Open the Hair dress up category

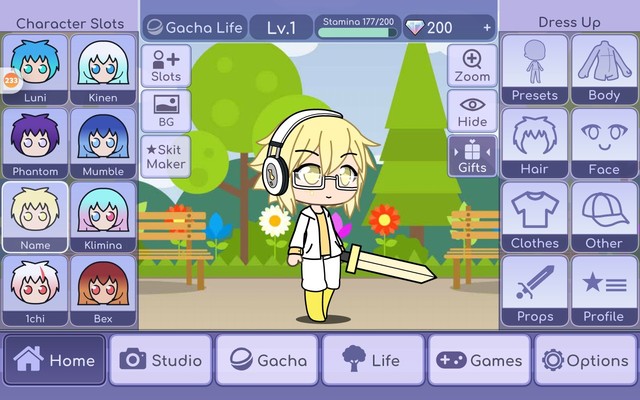[534, 143]
